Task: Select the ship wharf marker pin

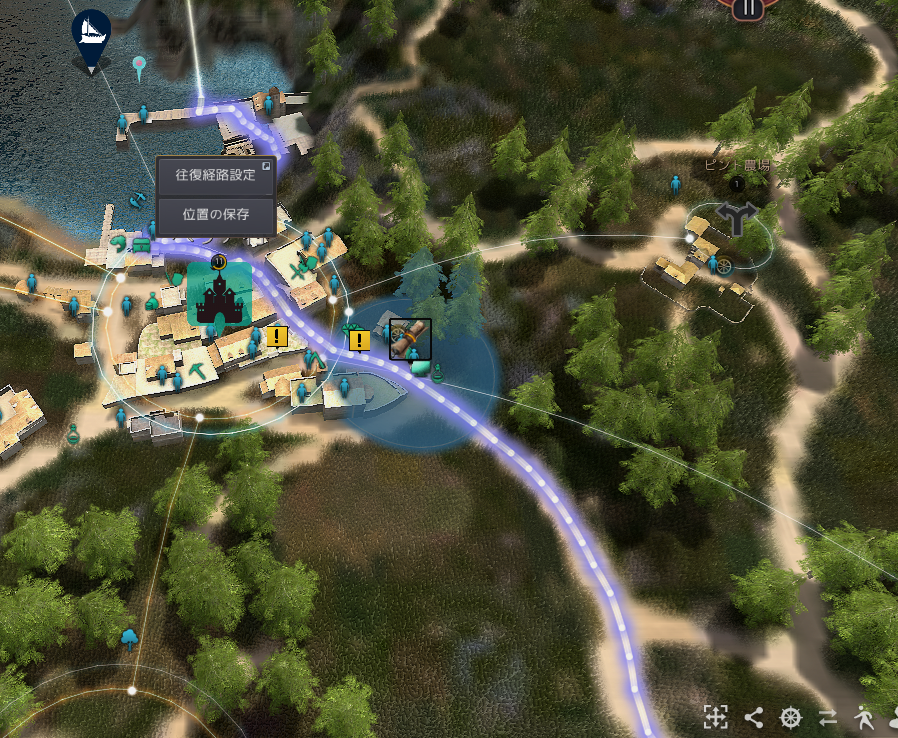Action: pos(92,36)
